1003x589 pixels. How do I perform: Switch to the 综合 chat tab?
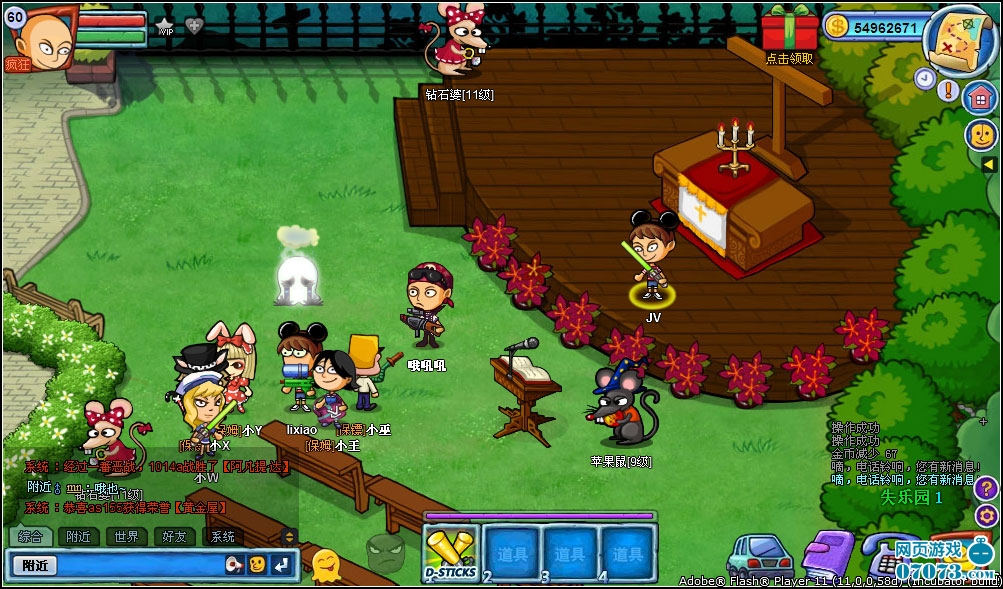(x=30, y=536)
